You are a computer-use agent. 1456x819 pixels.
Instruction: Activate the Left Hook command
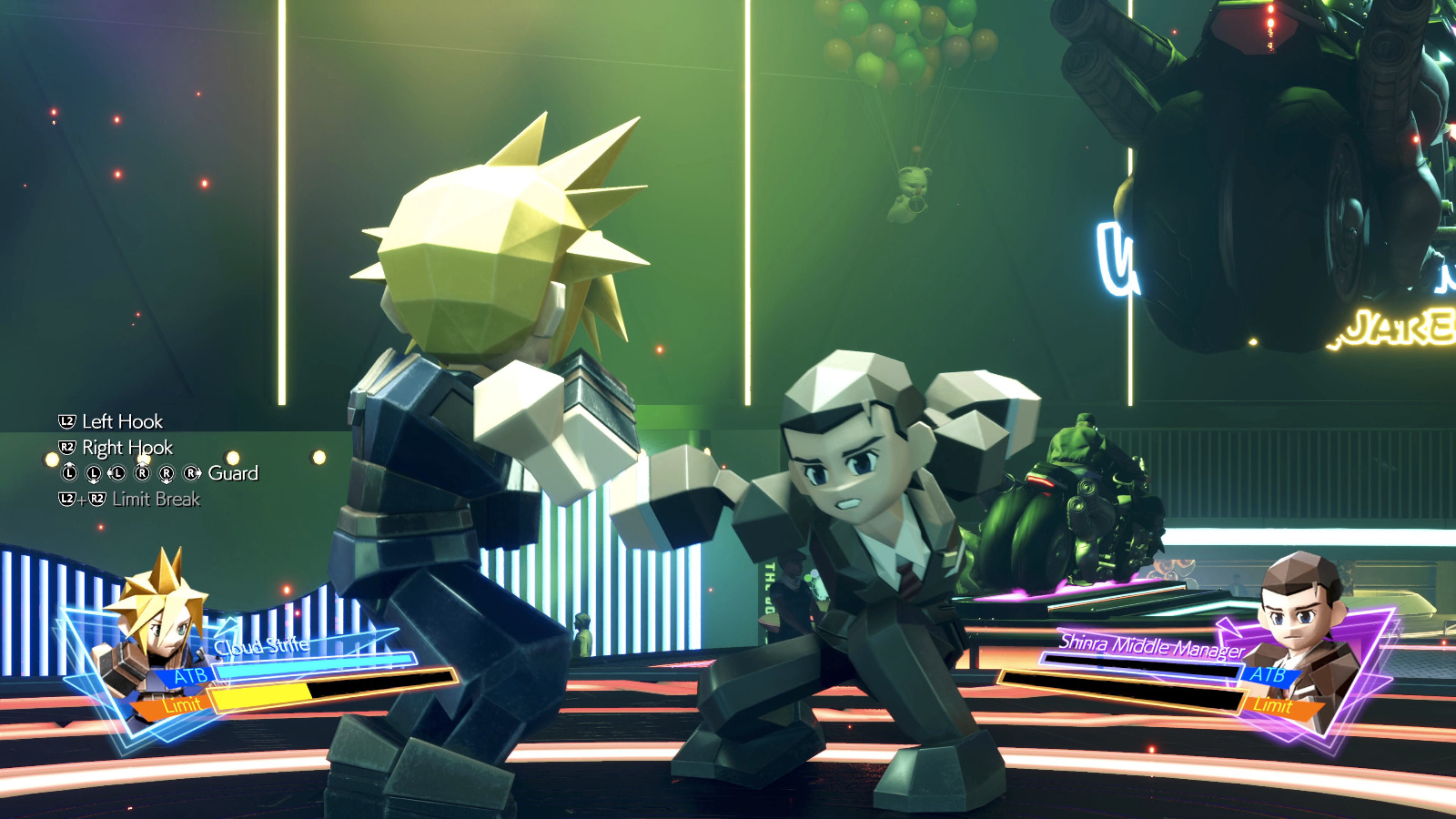click(x=122, y=421)
